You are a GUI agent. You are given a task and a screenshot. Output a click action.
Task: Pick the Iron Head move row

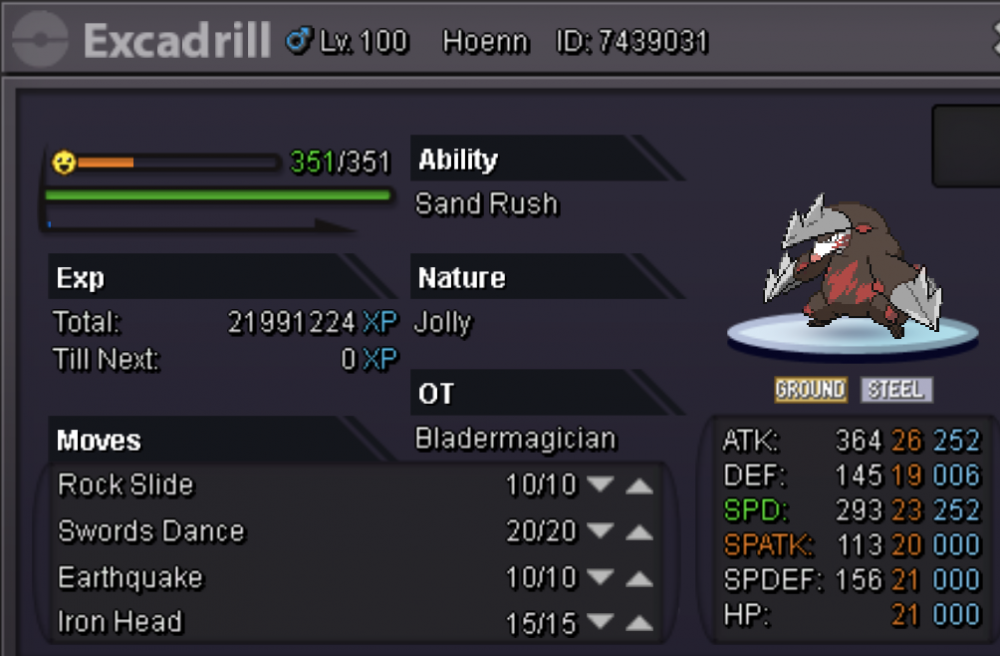pyautogui.click(x=120, y=622)
